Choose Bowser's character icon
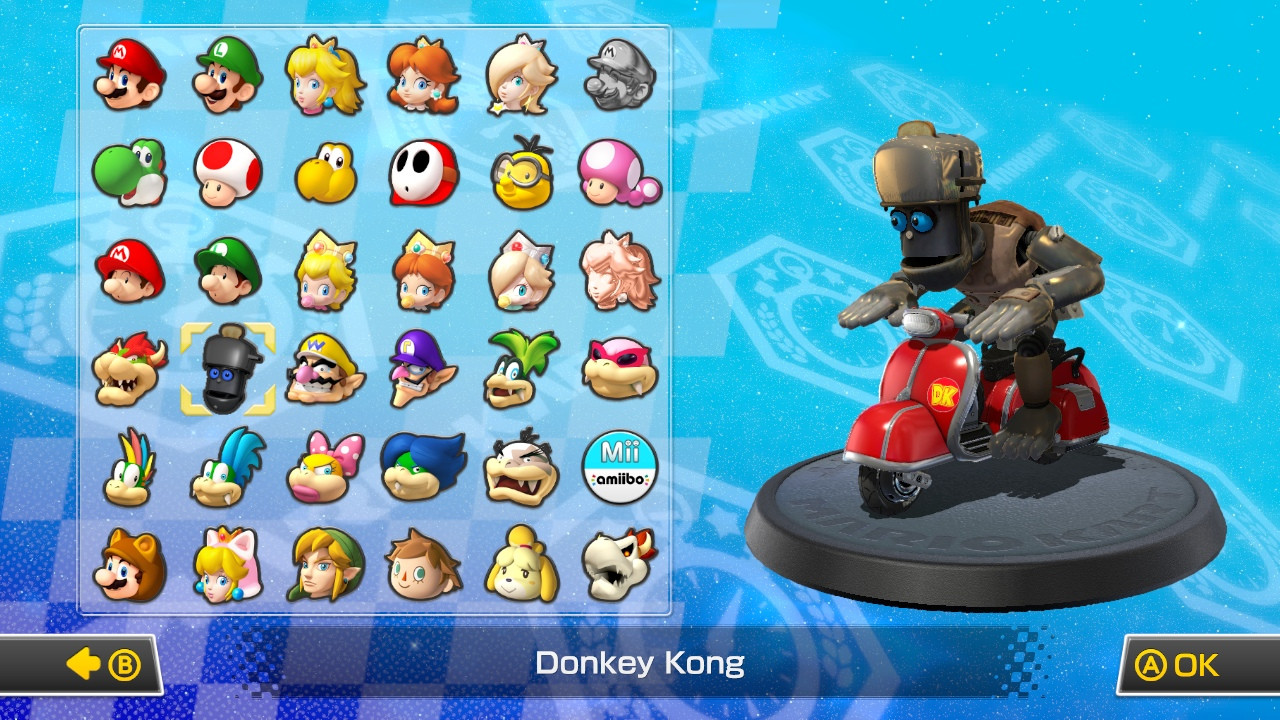The height and width of the screenshot is (720, 1280). pyautogui.click(x=127, y=372)
